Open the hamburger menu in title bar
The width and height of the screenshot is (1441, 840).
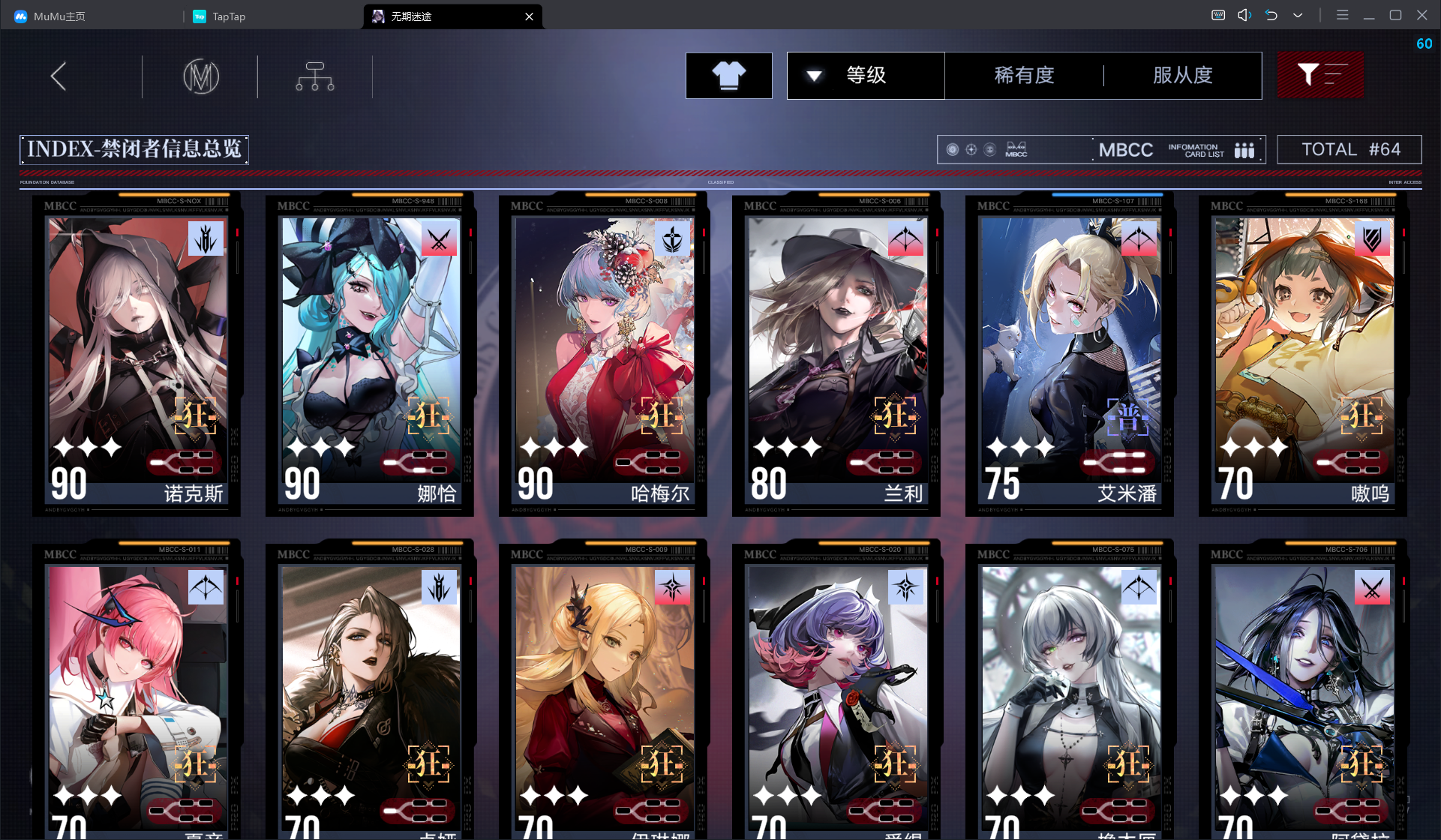[x=1342, y=14]
